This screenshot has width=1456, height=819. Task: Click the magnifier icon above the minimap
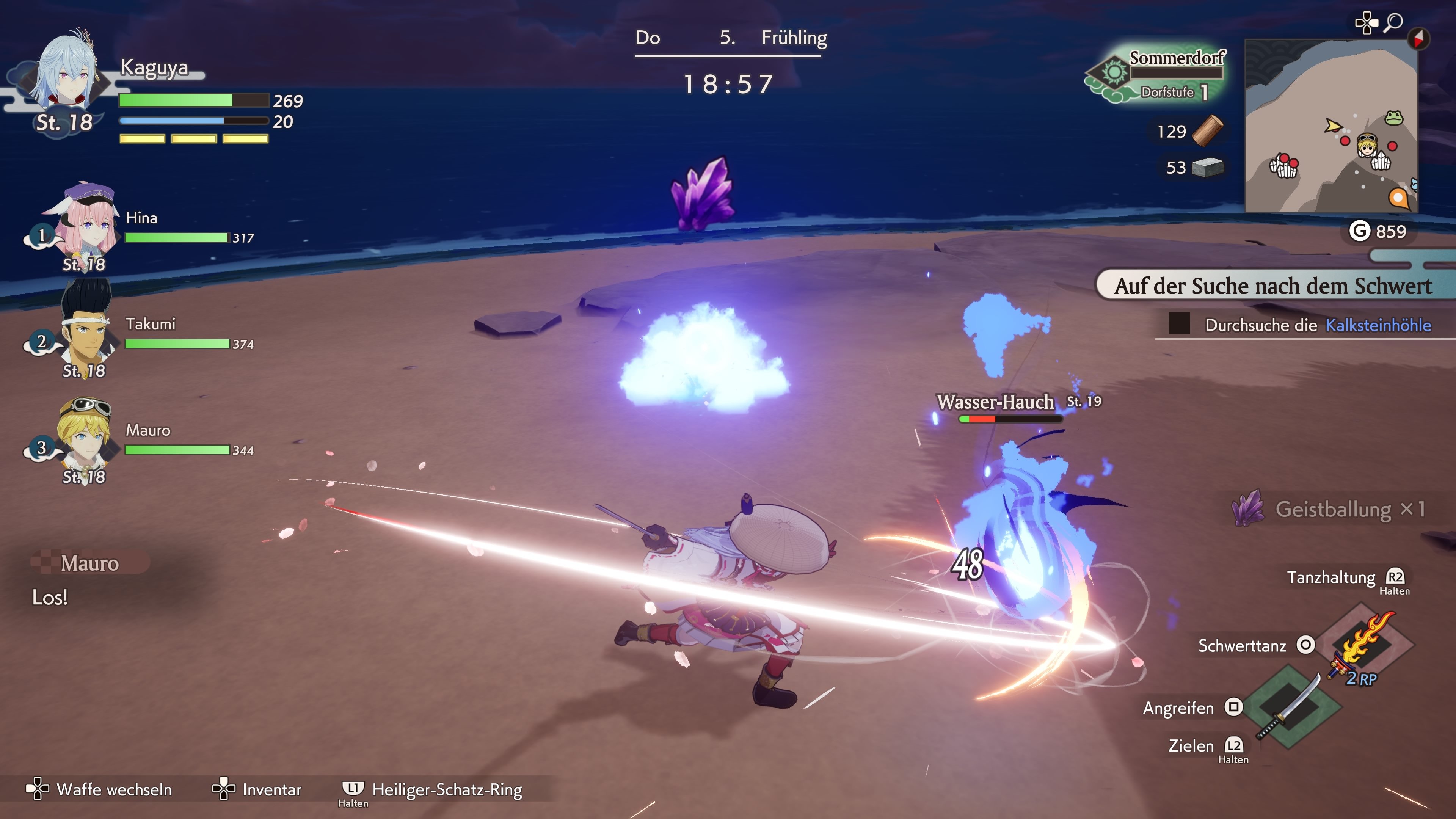(1393, 23)
